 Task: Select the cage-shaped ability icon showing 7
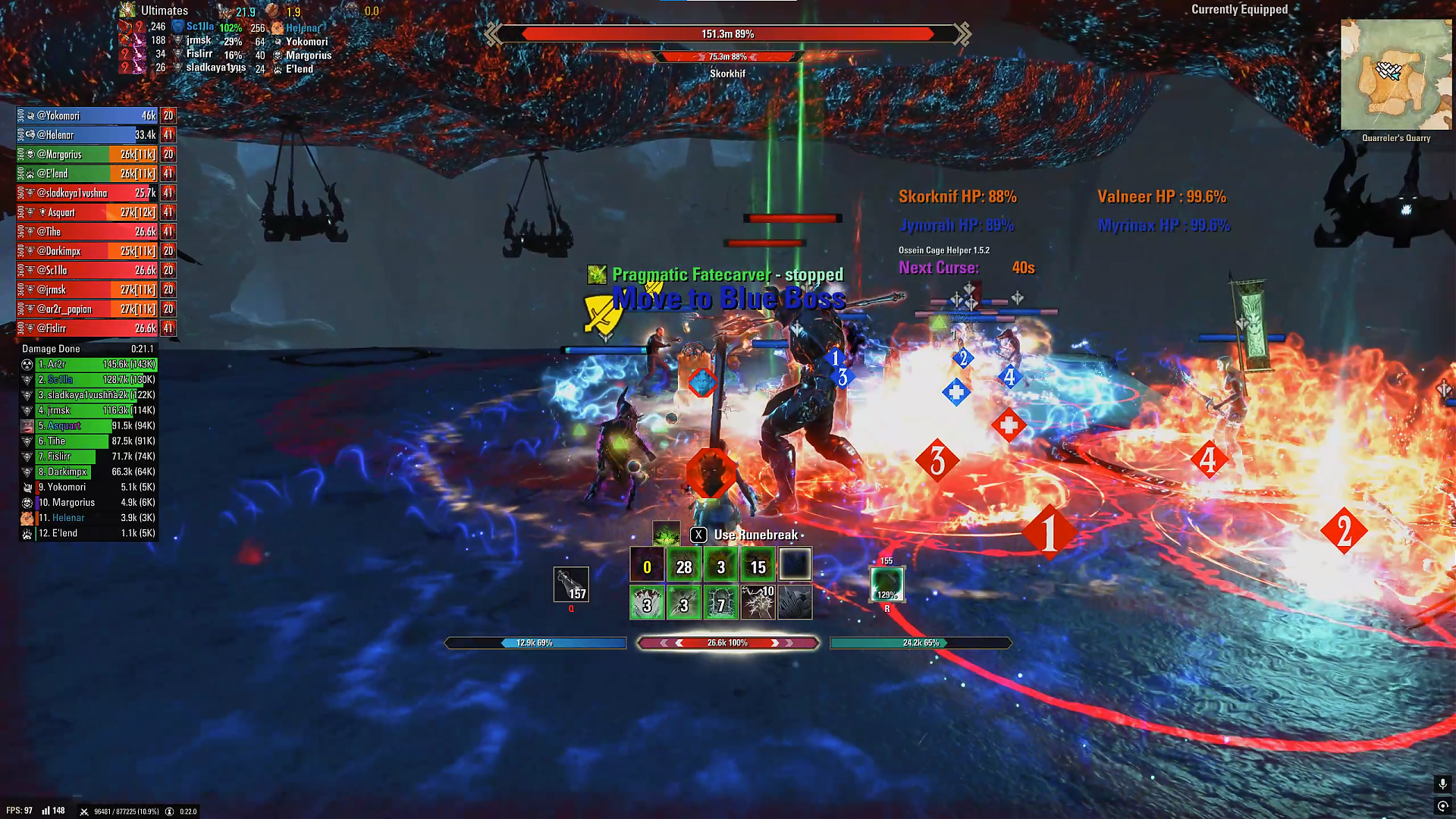pos(720,603)
